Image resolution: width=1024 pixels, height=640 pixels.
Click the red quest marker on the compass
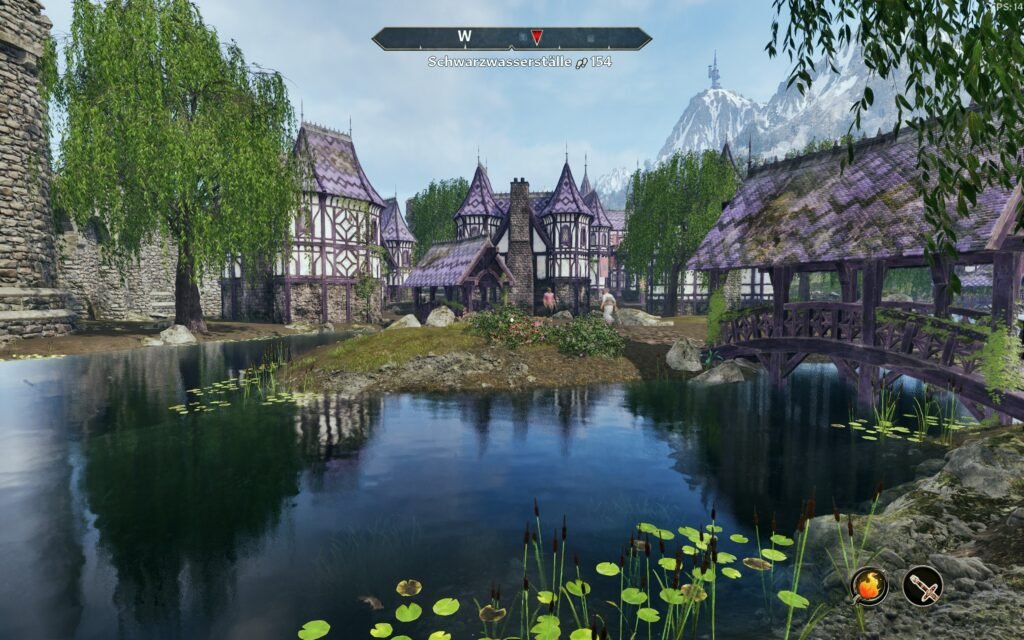pyautogui.click(x=537, y=37)
